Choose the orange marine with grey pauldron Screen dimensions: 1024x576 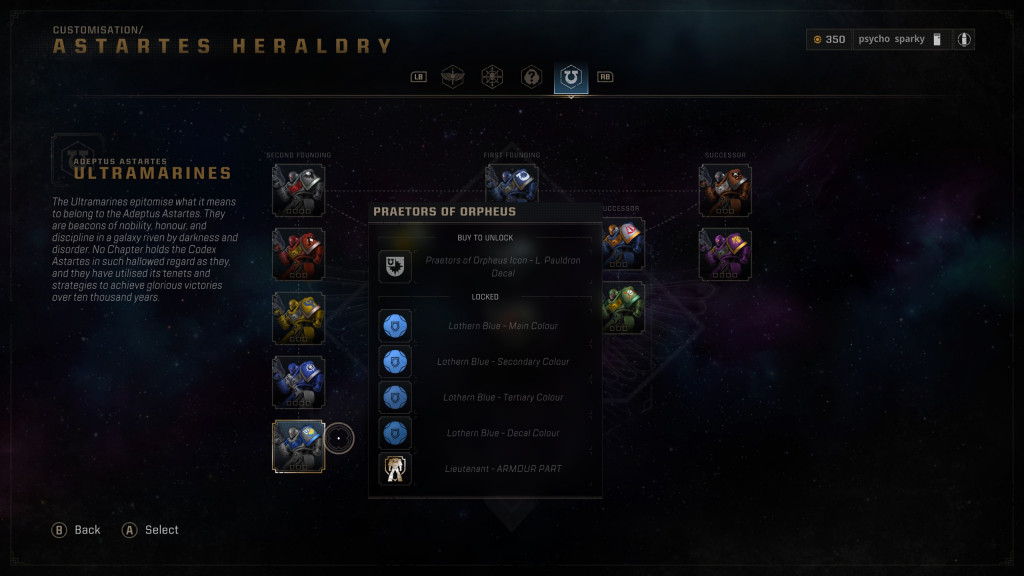622,244
